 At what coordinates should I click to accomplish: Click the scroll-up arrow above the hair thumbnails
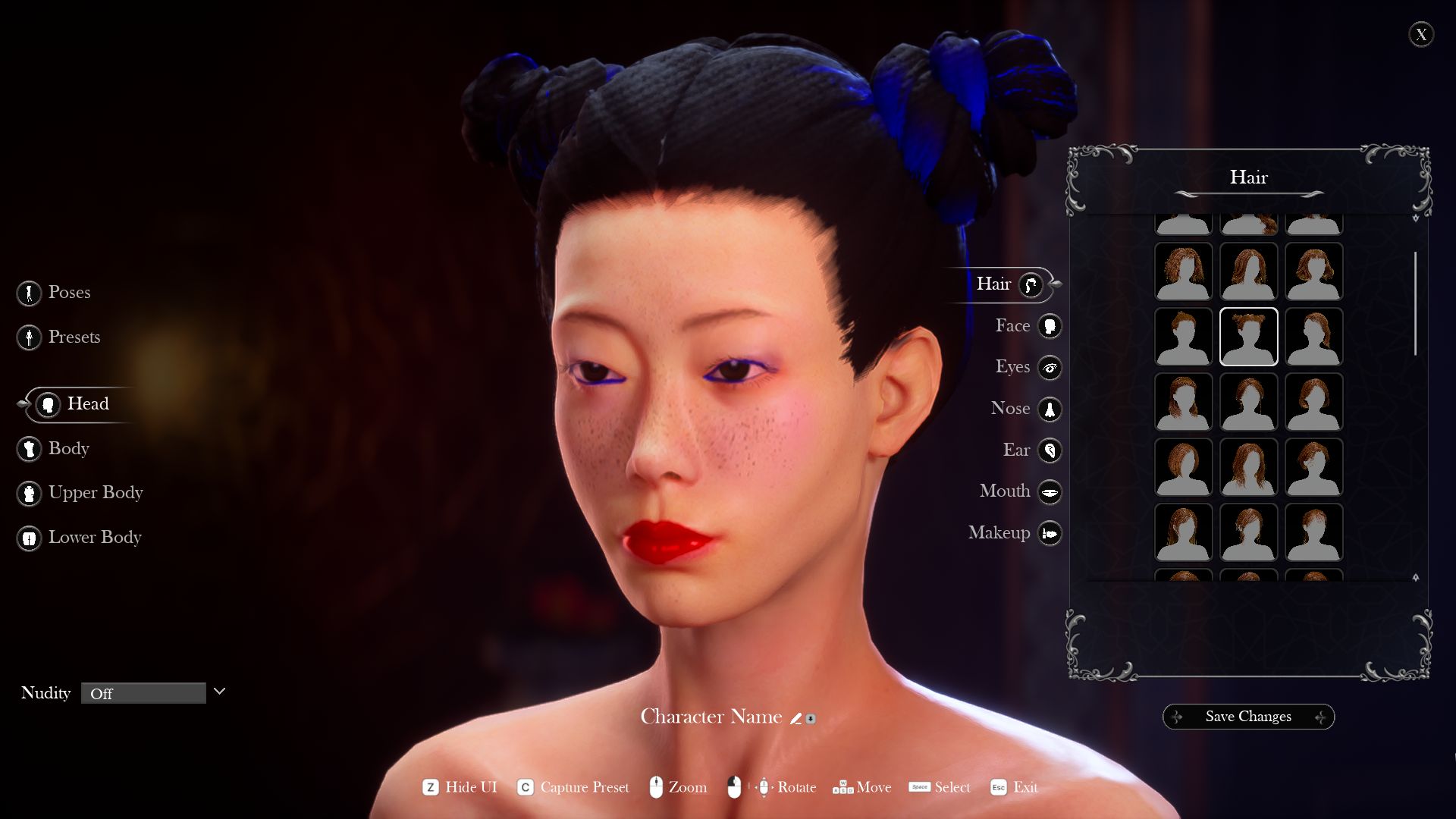click(x=1415, y=218)
